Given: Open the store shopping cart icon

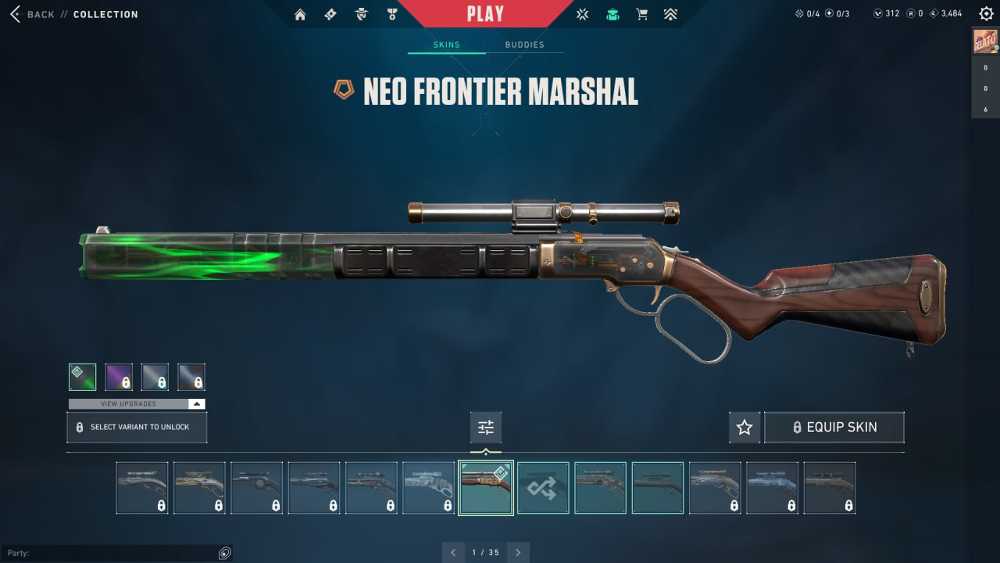Looking at the screenshot, I should (x=642, y=14).
